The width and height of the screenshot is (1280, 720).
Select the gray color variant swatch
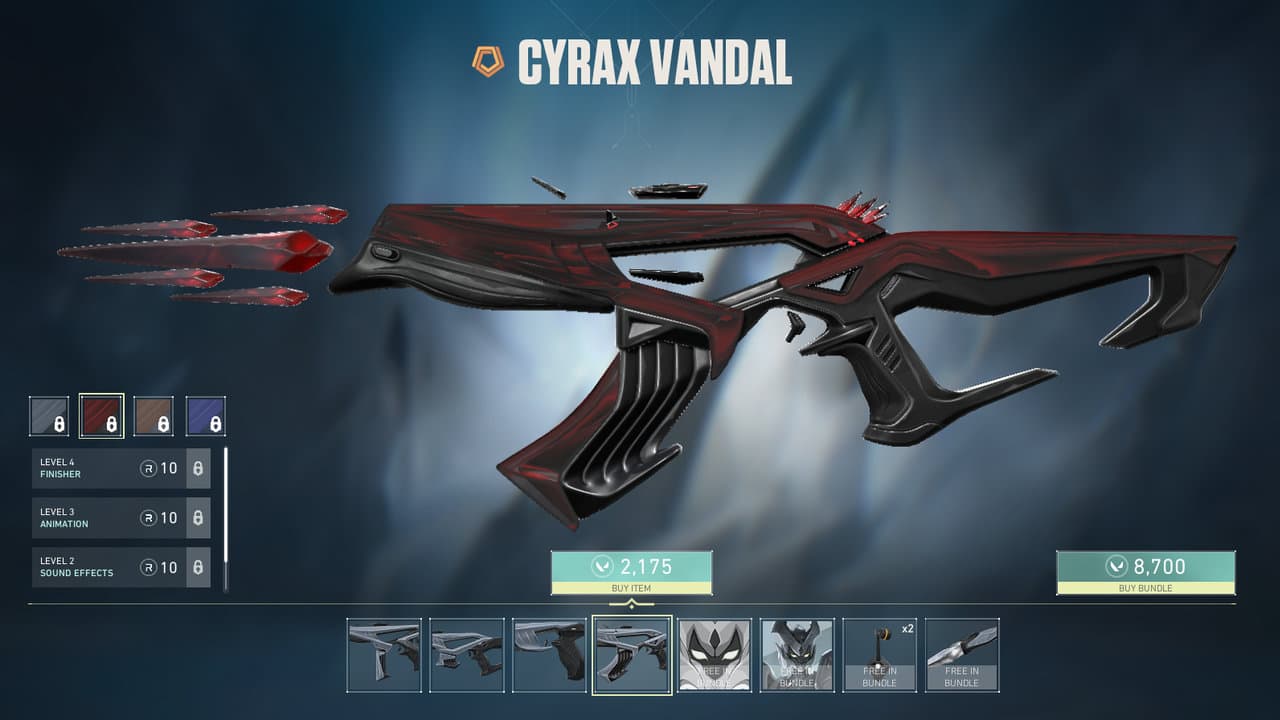(x=49, y=416)
